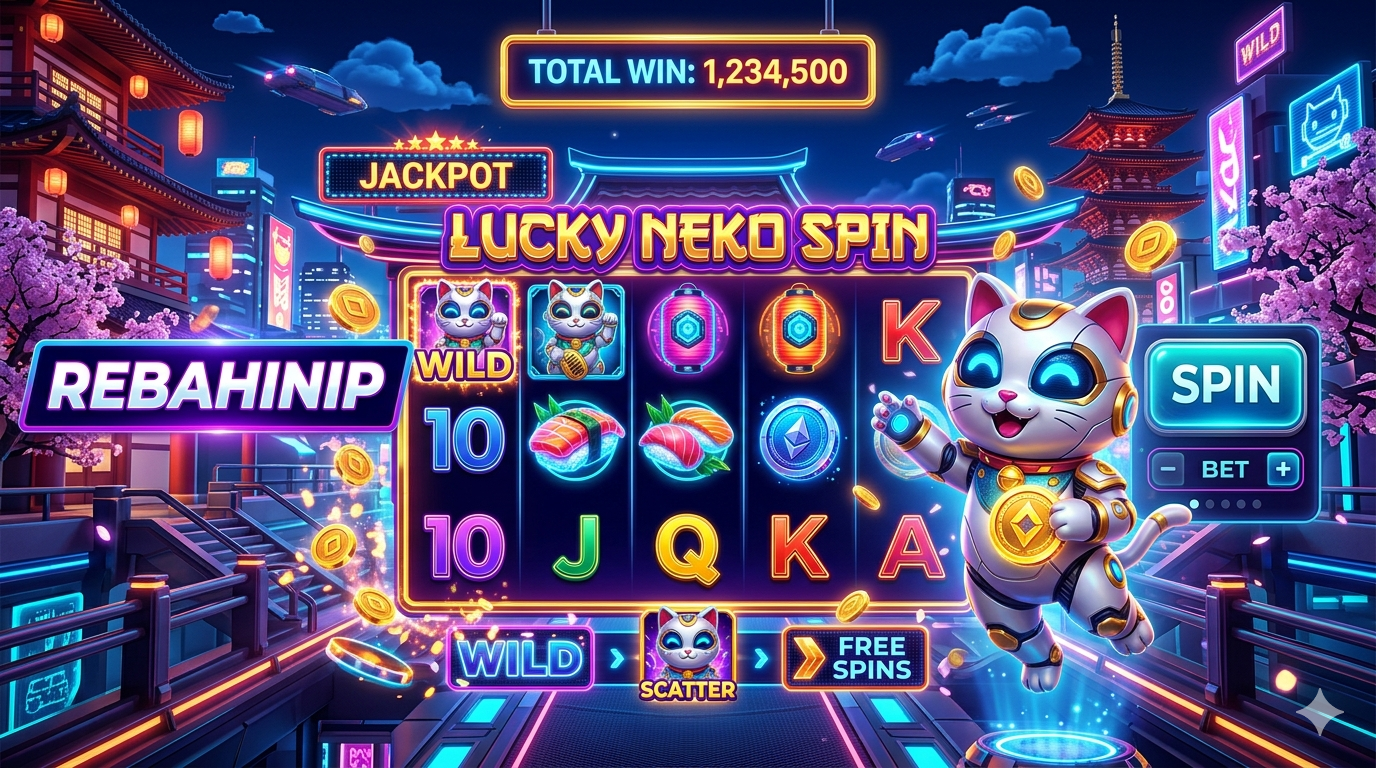
Task: Click the REBAHINIP banner
Action: pos(216,385)
